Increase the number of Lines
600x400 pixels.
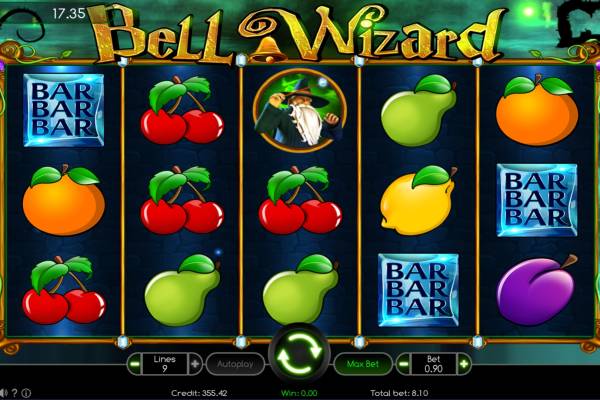[x=195, y=364]
